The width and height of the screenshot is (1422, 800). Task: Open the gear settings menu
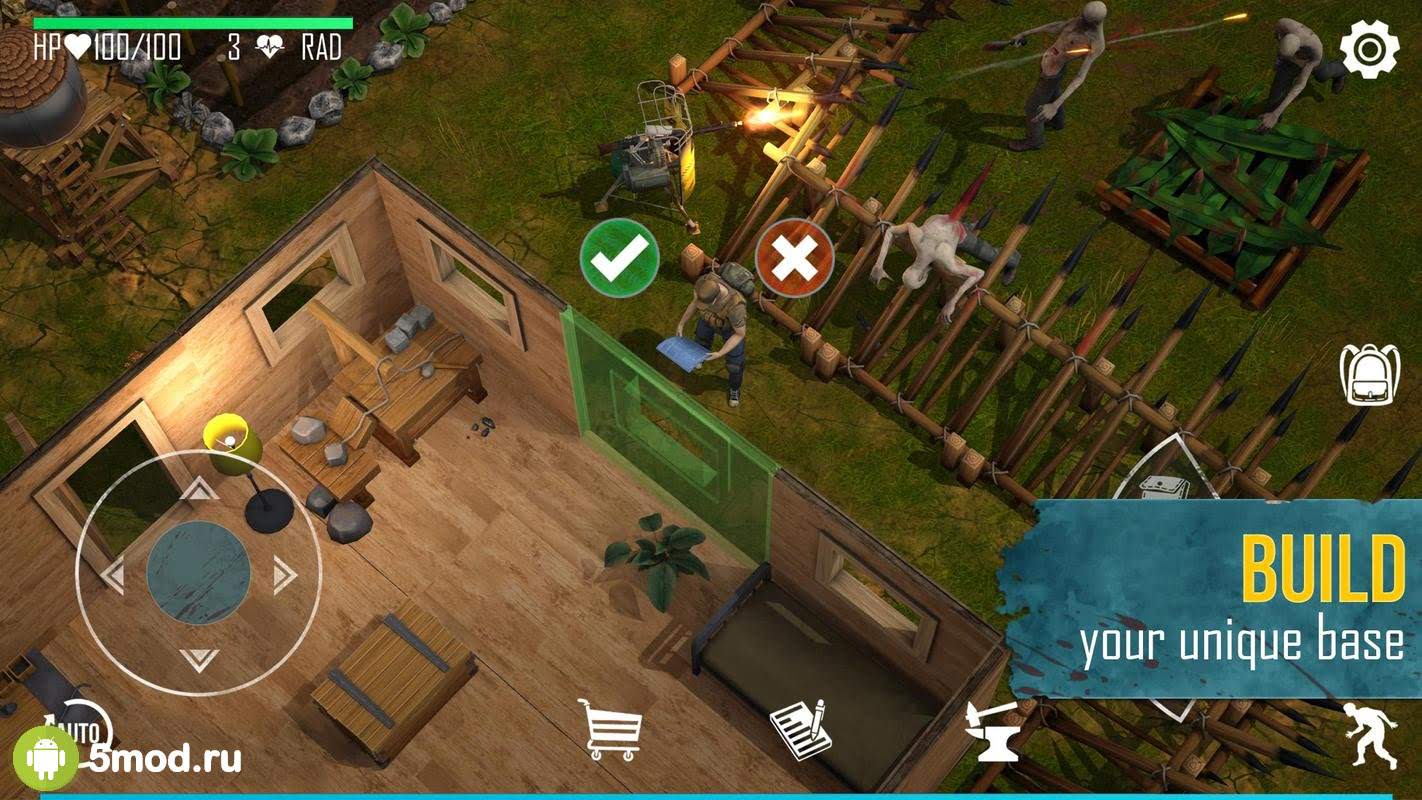coord(1369,48)
